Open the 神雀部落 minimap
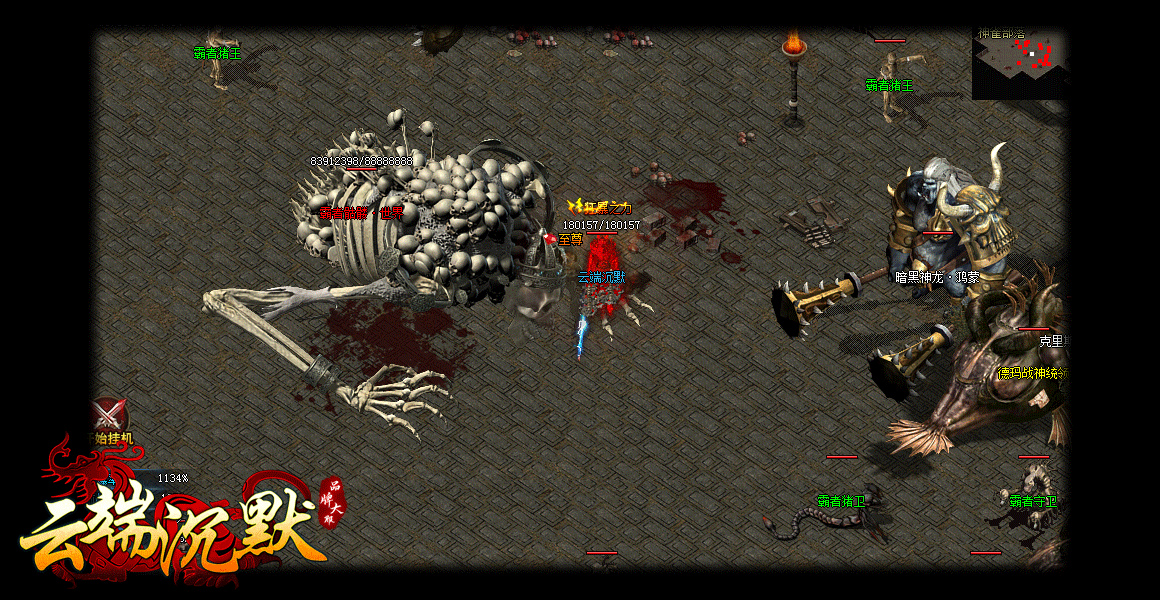 pyautogui.click(x=1018, y=64)
